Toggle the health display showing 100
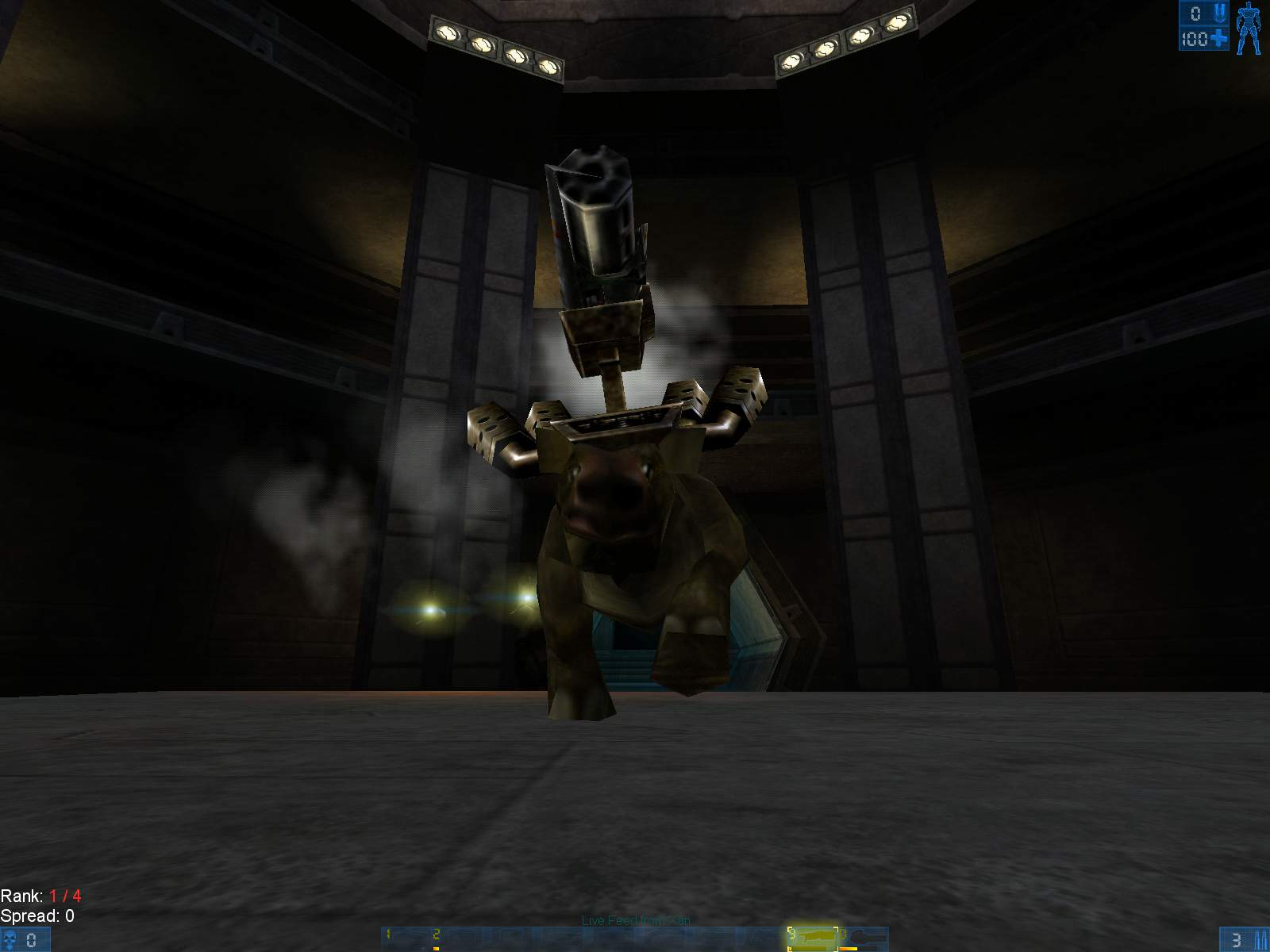Screen dimensions: 1270x952 1195,38
